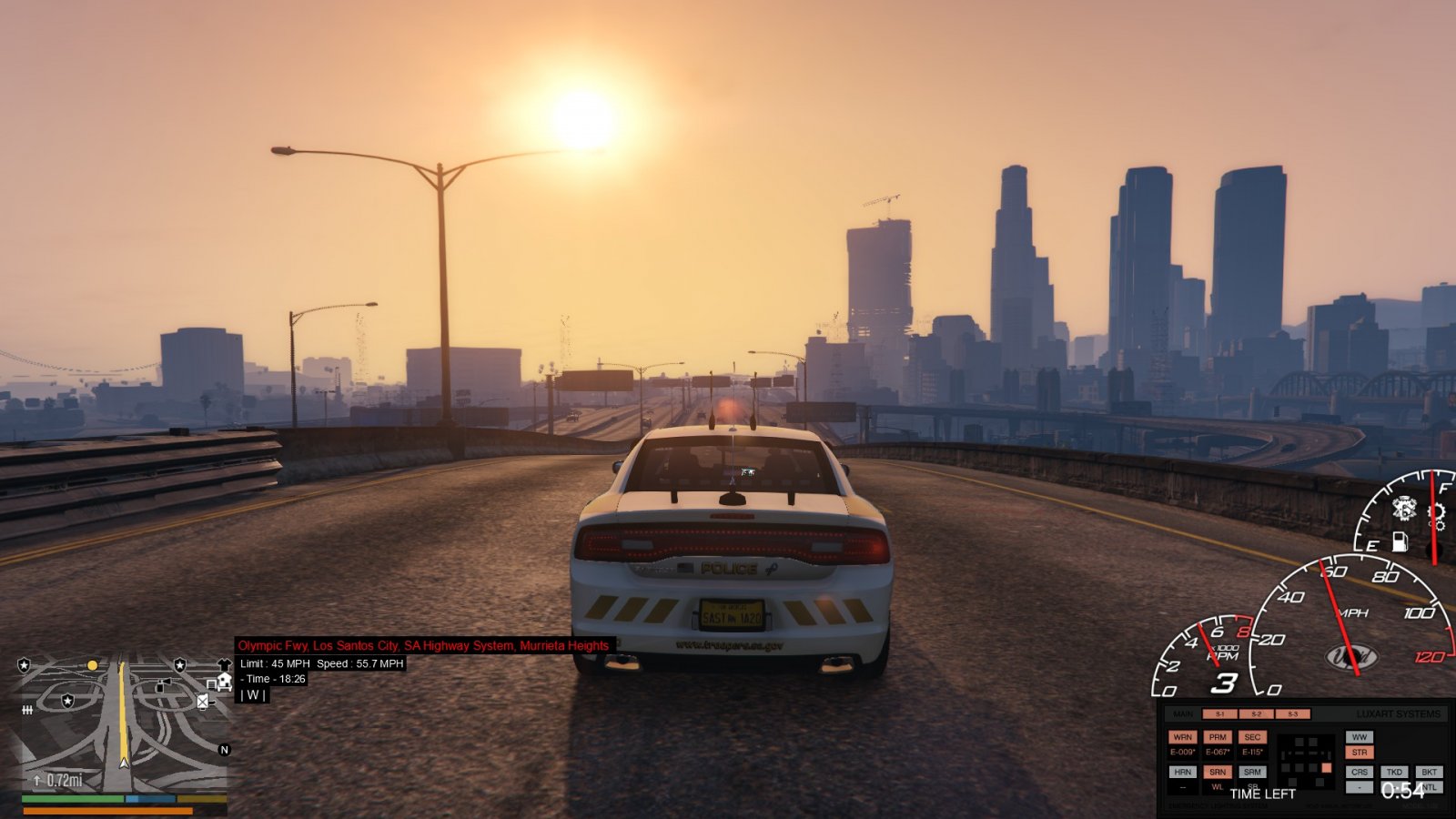
Task: Select the S-2 stage button
Action: [x=1256, y=714]
